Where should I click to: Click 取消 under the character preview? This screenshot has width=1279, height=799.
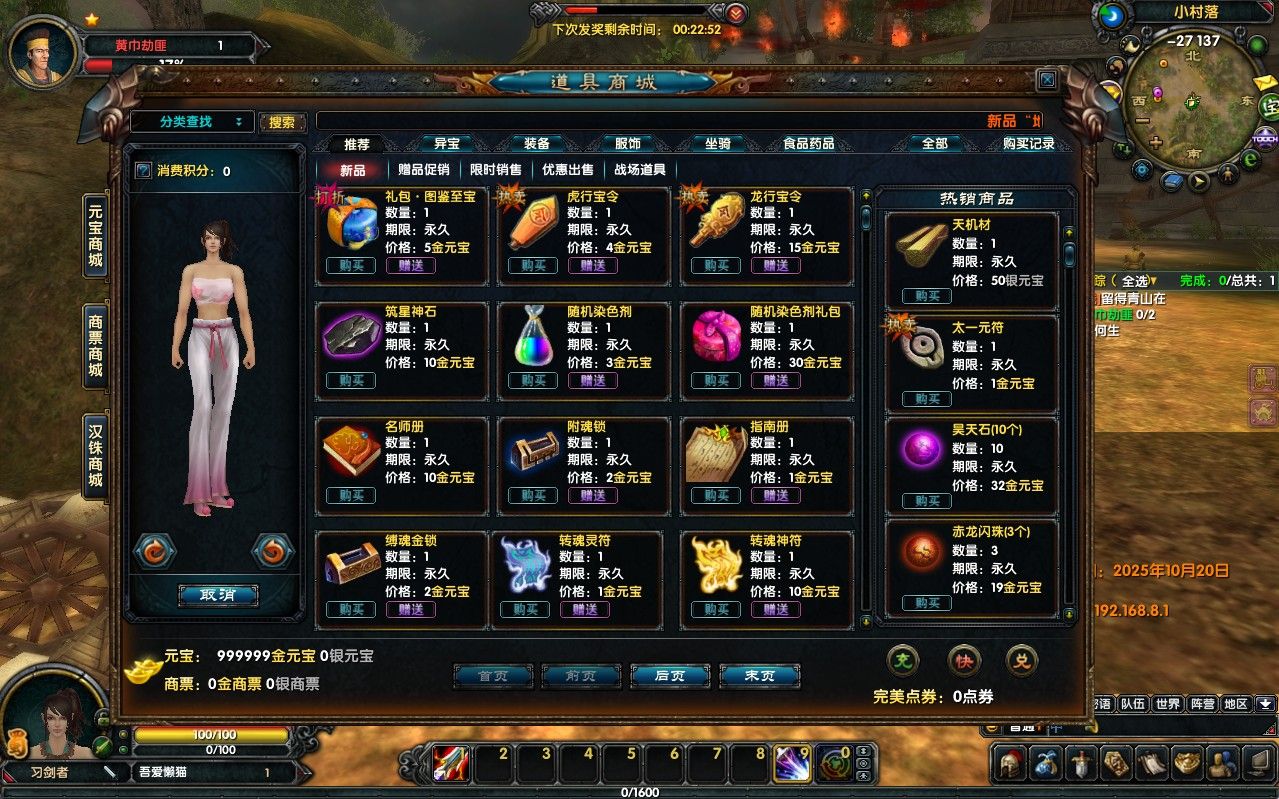[x=218, y=595]
